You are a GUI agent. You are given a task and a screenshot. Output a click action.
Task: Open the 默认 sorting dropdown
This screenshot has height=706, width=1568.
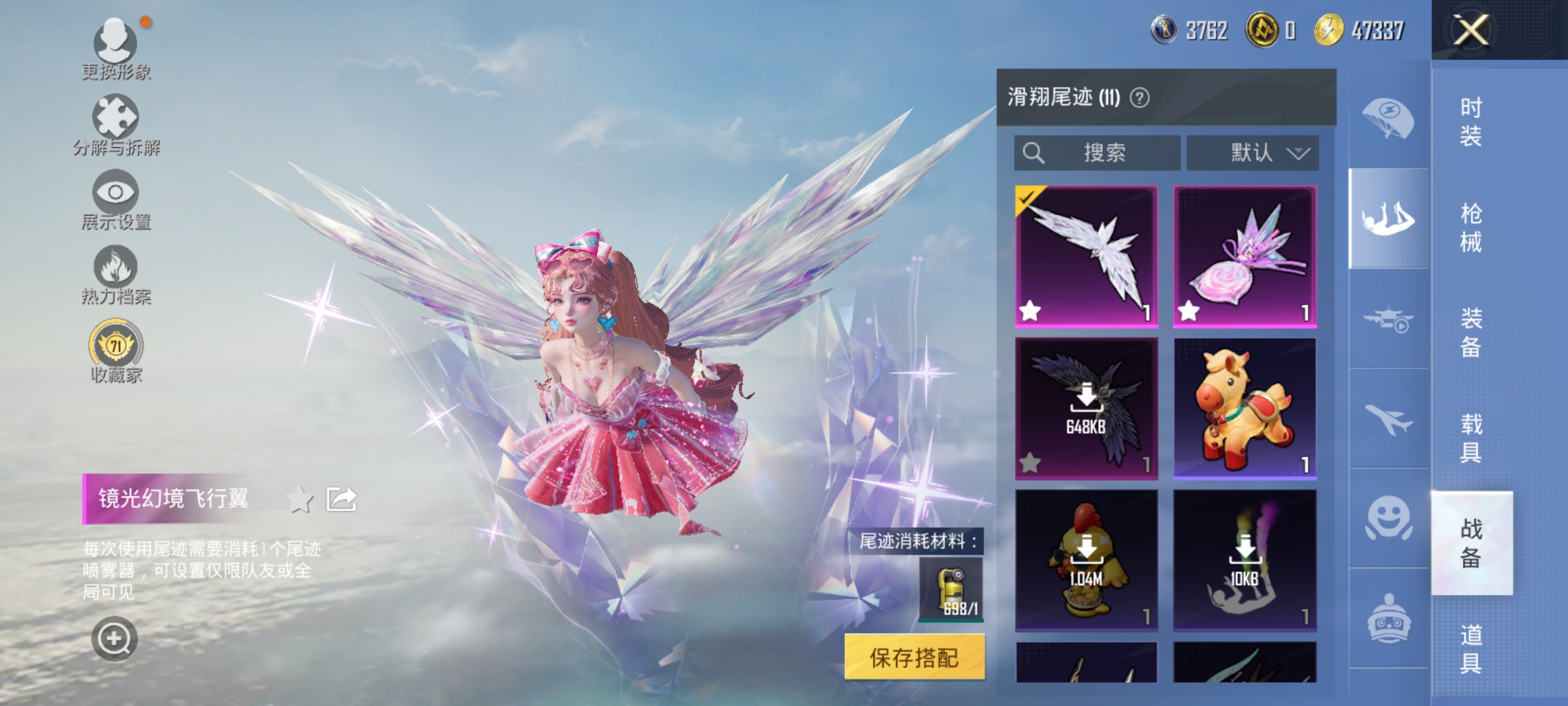[x=1250, y=152]
